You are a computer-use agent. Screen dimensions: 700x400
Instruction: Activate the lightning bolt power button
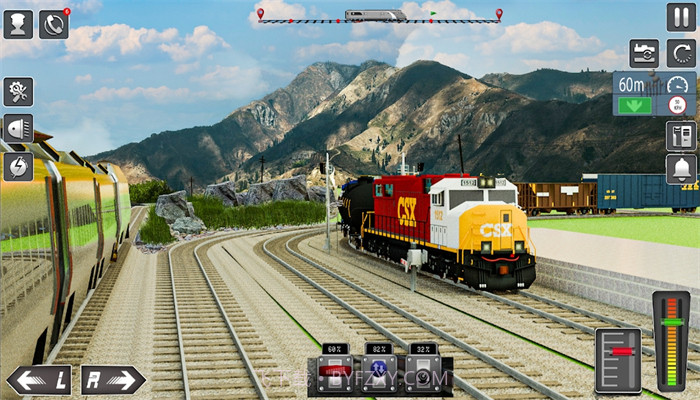[x=18, y=166]
